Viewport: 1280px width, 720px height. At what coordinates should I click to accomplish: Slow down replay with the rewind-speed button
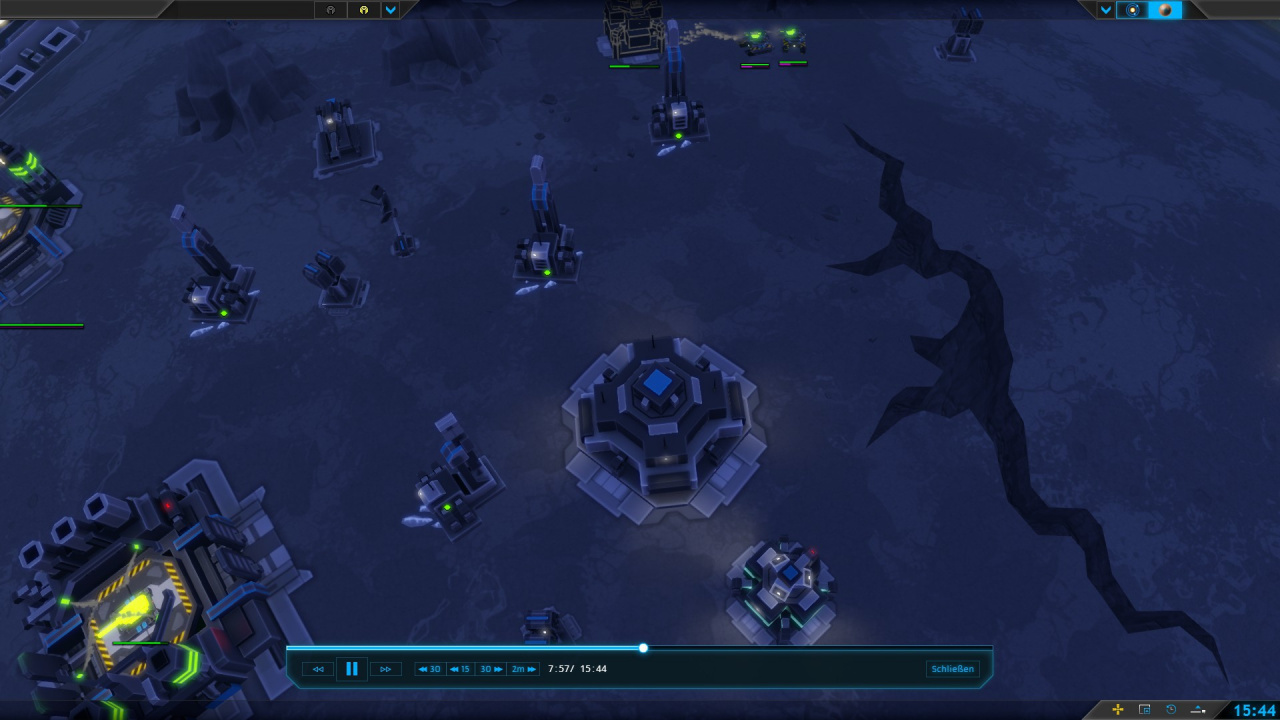[318, 669]
